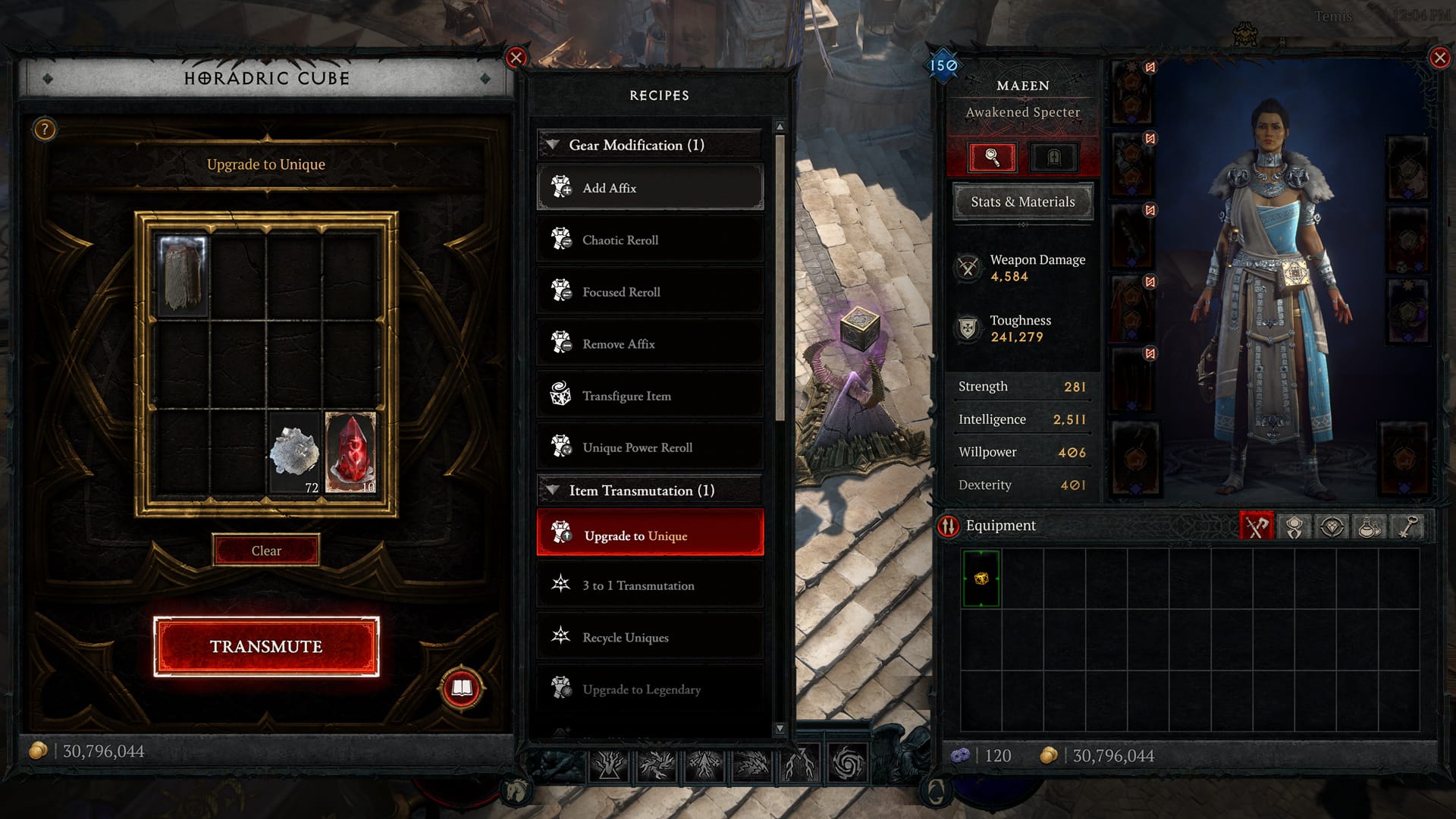Select the red crystal material in cube

(350, 453)
